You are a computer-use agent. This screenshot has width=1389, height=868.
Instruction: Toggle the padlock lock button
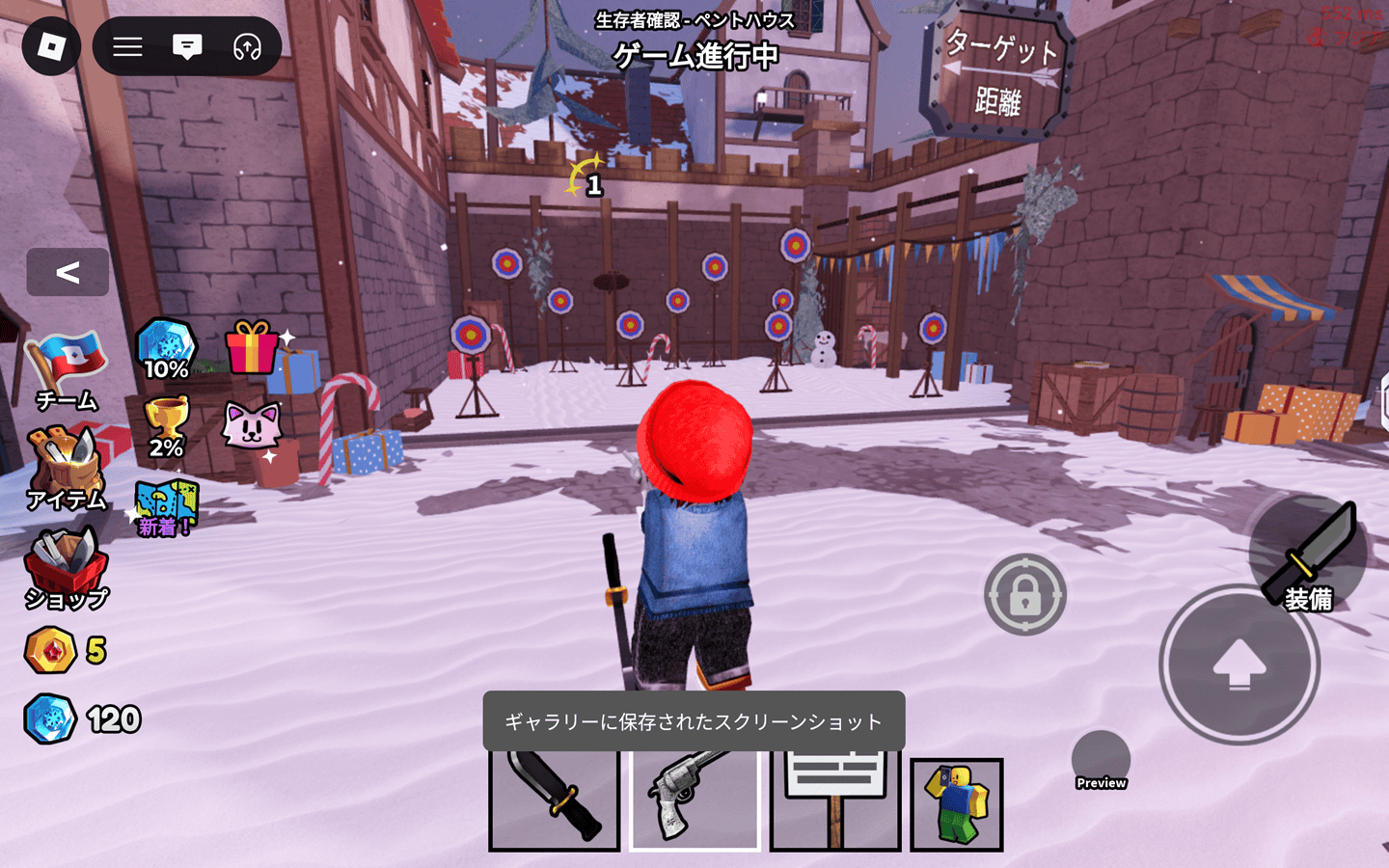[1024, 594]
